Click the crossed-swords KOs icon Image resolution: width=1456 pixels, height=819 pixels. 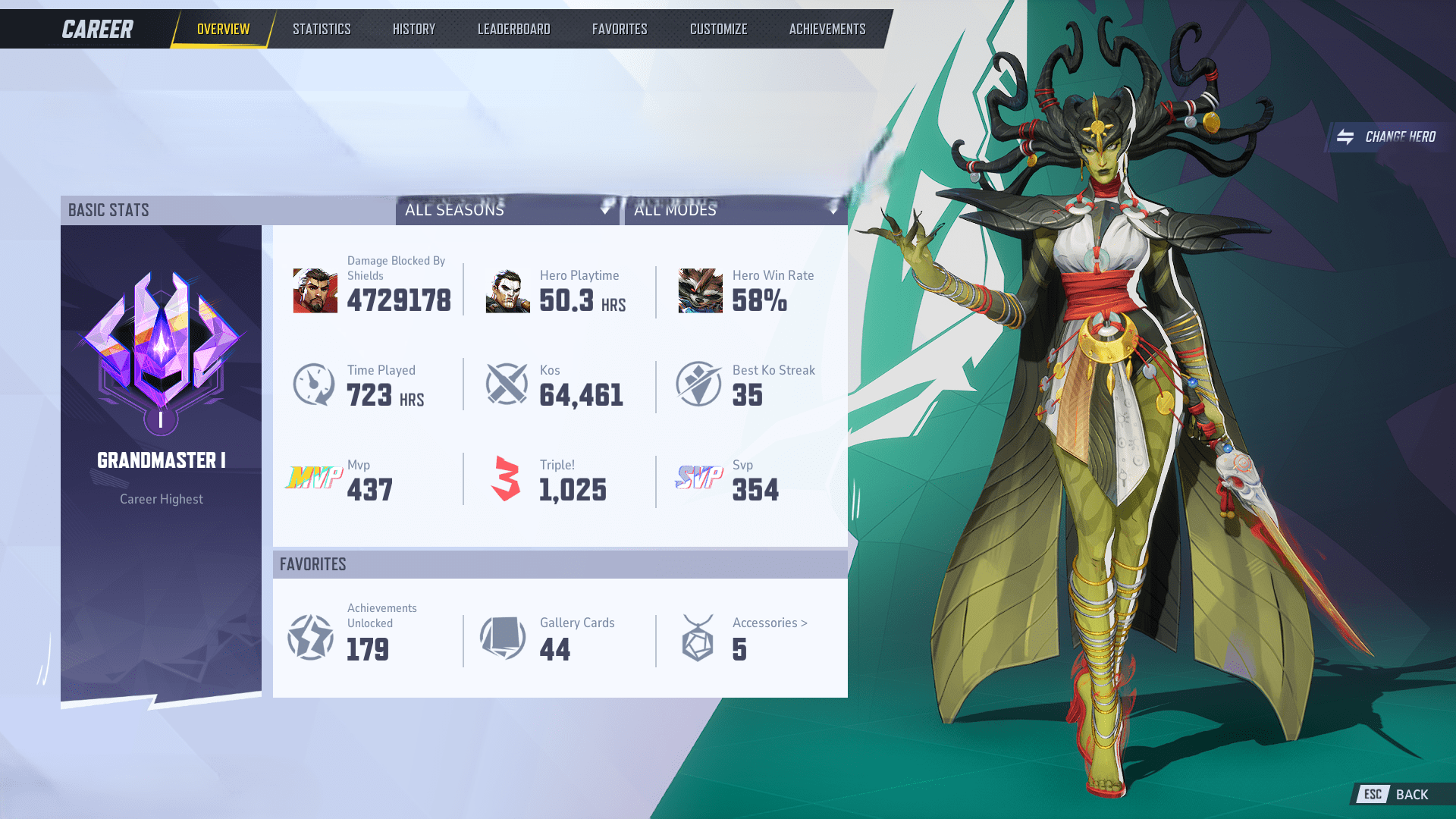(x=507, y=385)
